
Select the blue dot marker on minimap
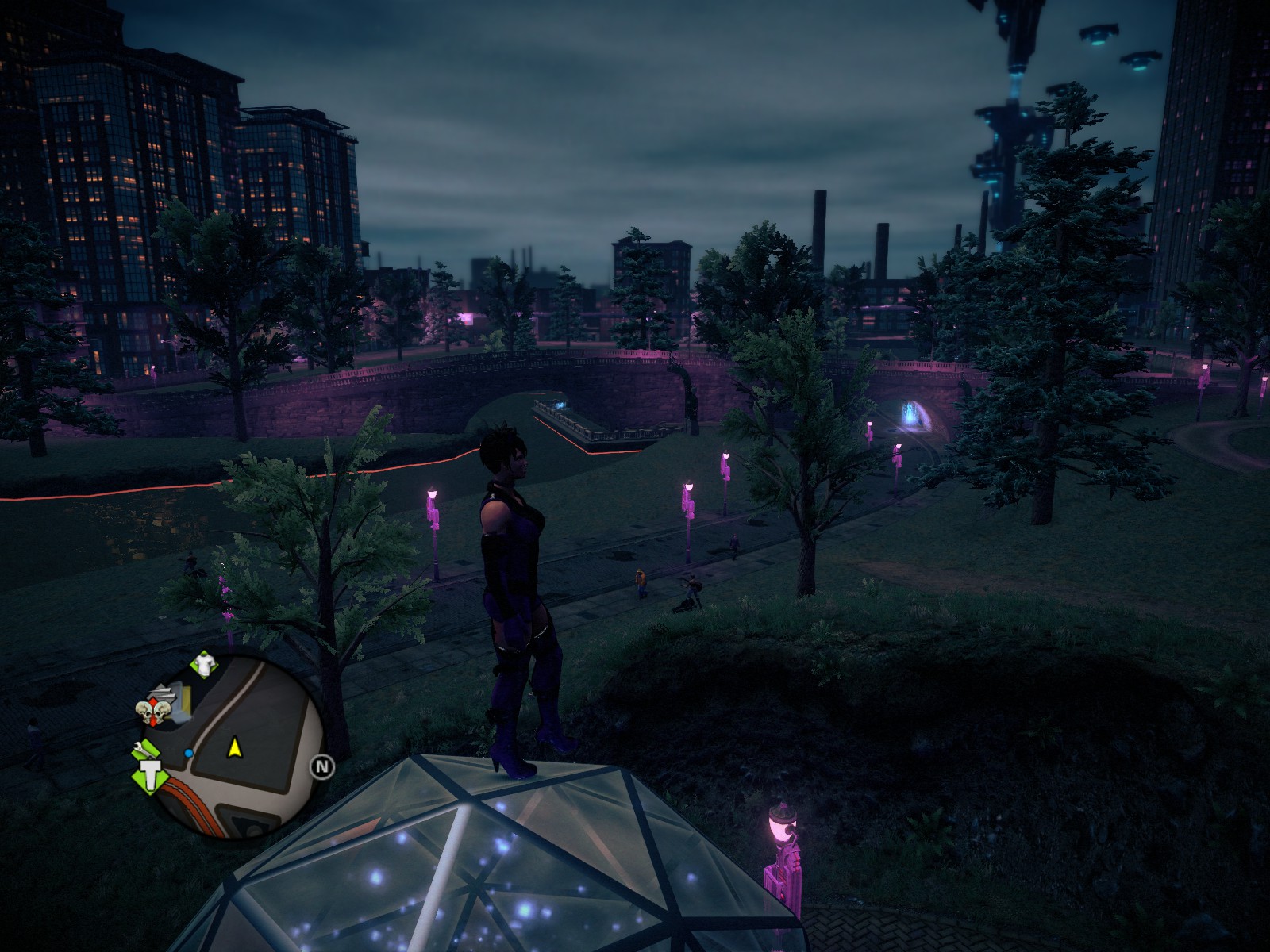(189, 752)
